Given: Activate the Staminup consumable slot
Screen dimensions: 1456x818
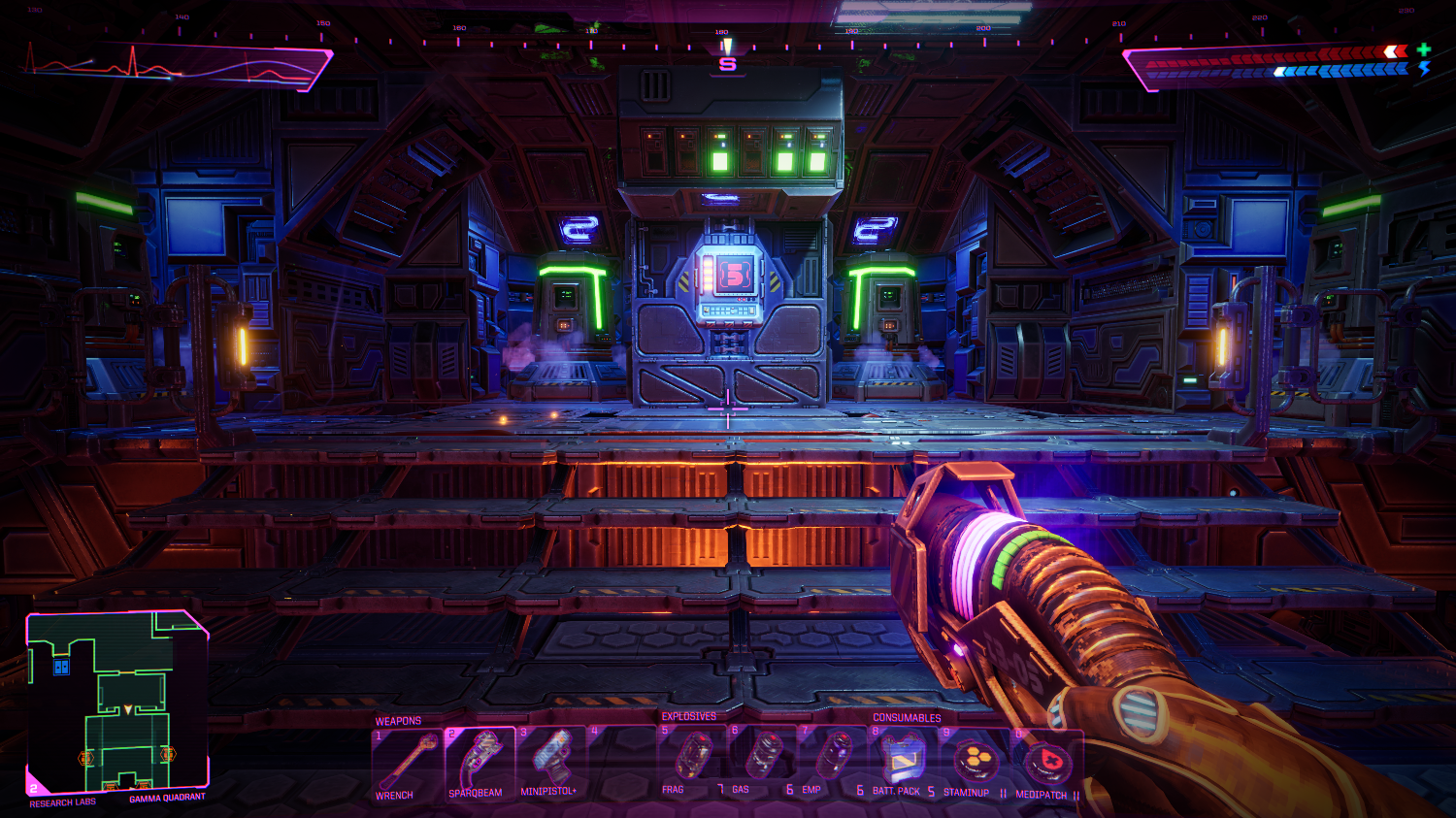Looking at the screenshot, I should pyautogui.click(x=975, y=760).
